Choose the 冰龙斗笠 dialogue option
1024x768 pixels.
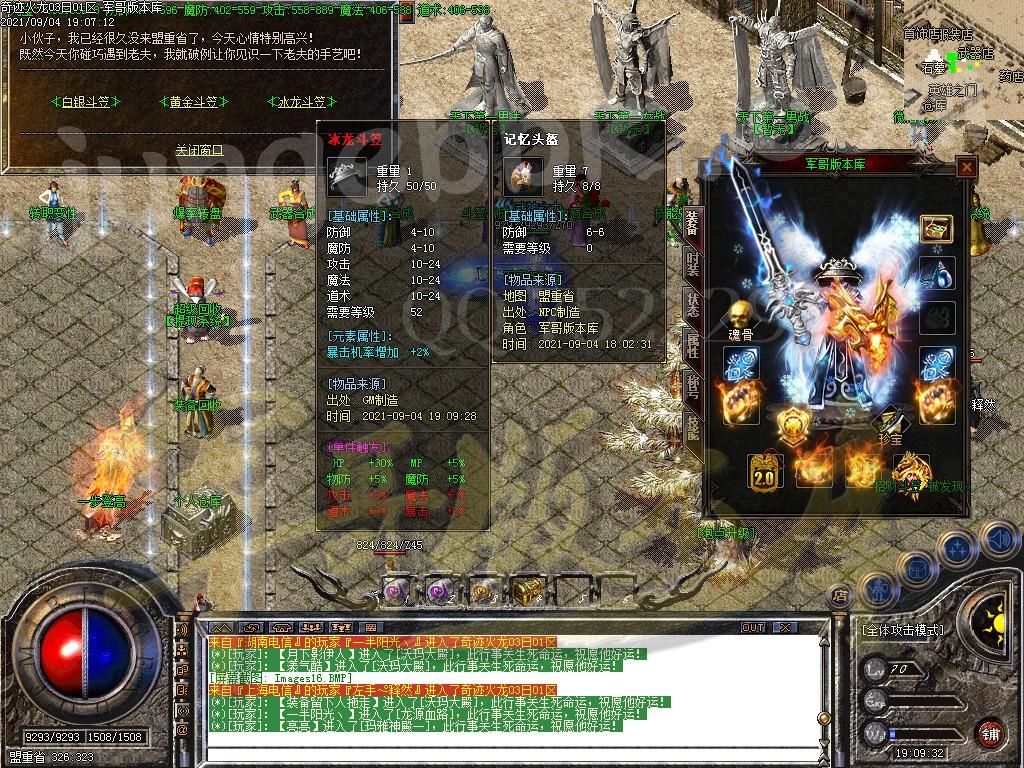[x=301, y=101]
